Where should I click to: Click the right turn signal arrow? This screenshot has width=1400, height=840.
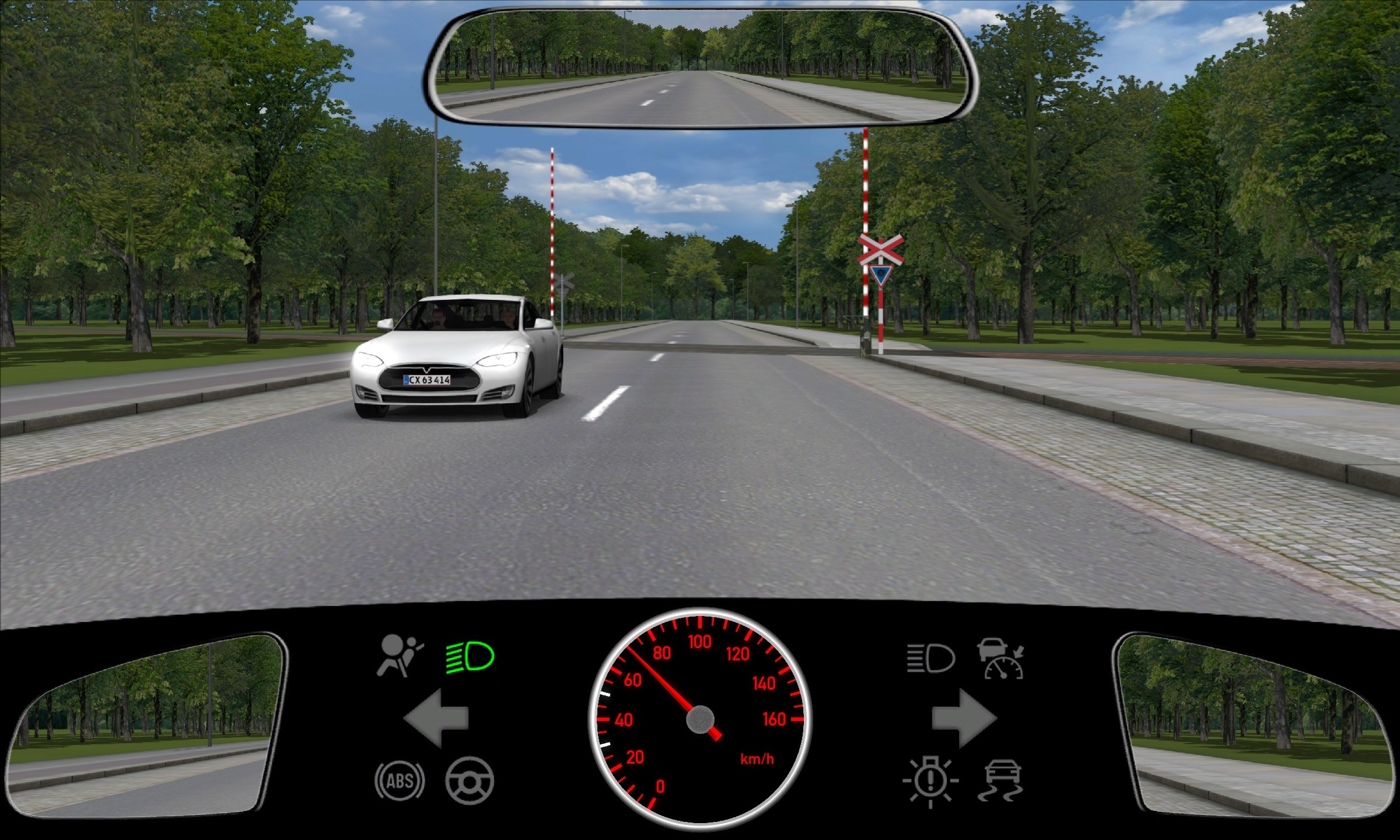click(964, 718)
